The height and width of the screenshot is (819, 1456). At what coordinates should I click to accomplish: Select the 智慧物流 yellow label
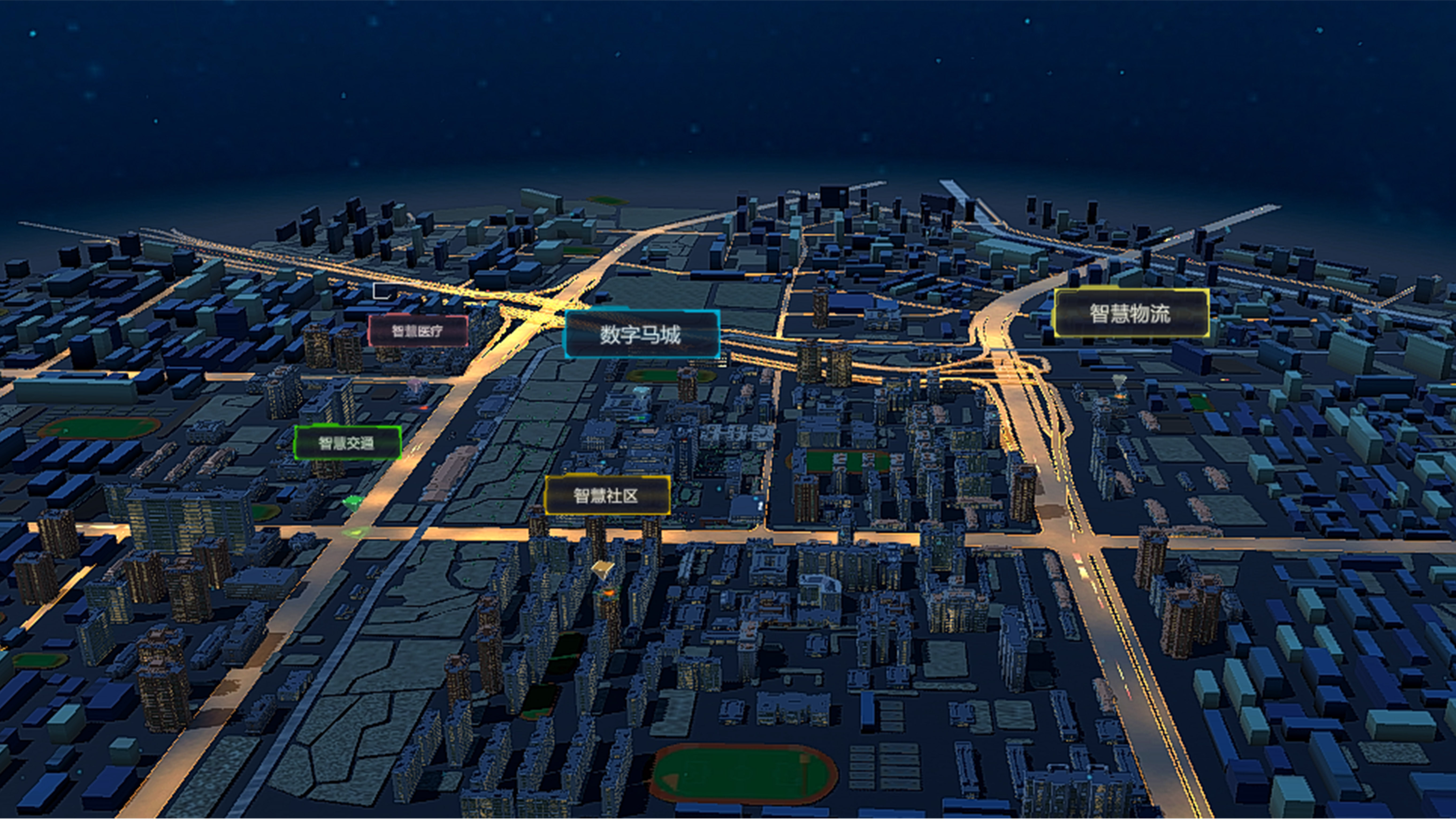(x=1130, y=313)
